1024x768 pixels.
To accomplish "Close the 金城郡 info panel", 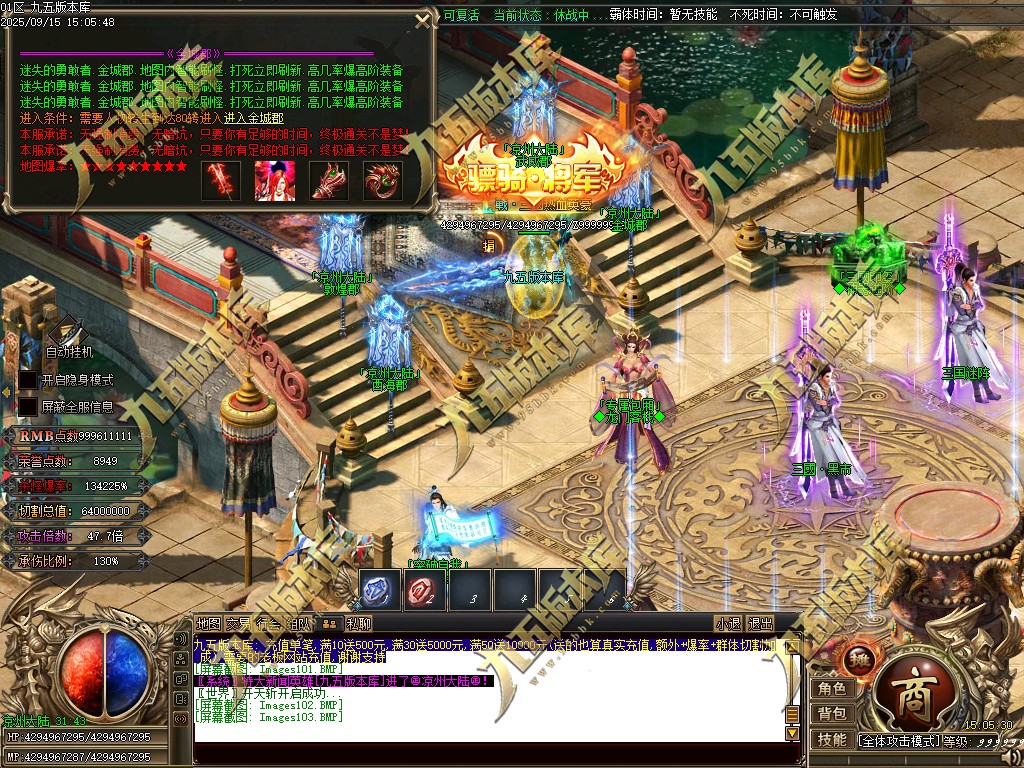I will (x=423, y=20).
